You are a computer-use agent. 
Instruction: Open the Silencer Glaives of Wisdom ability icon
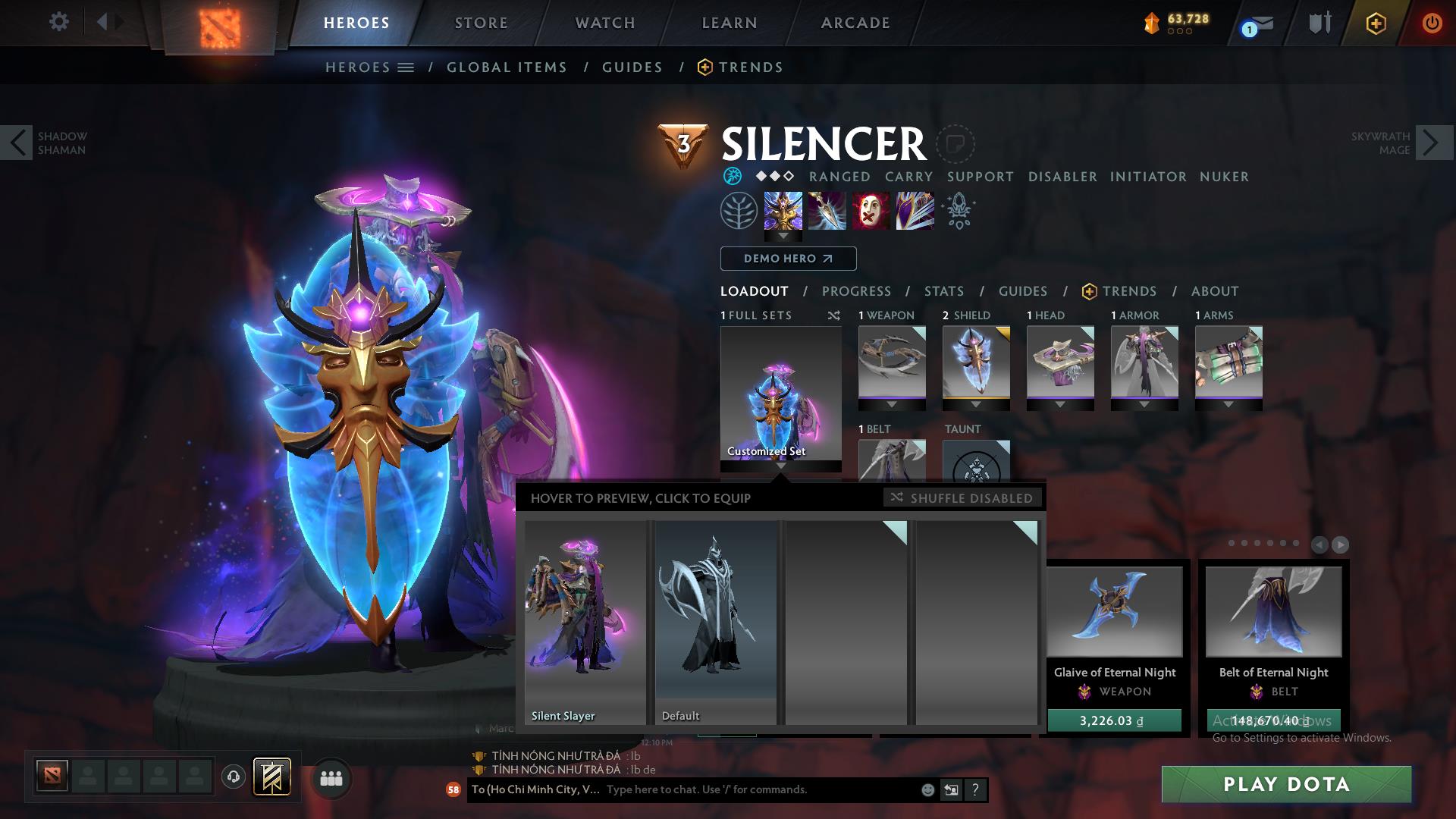[x=826, y=211]
